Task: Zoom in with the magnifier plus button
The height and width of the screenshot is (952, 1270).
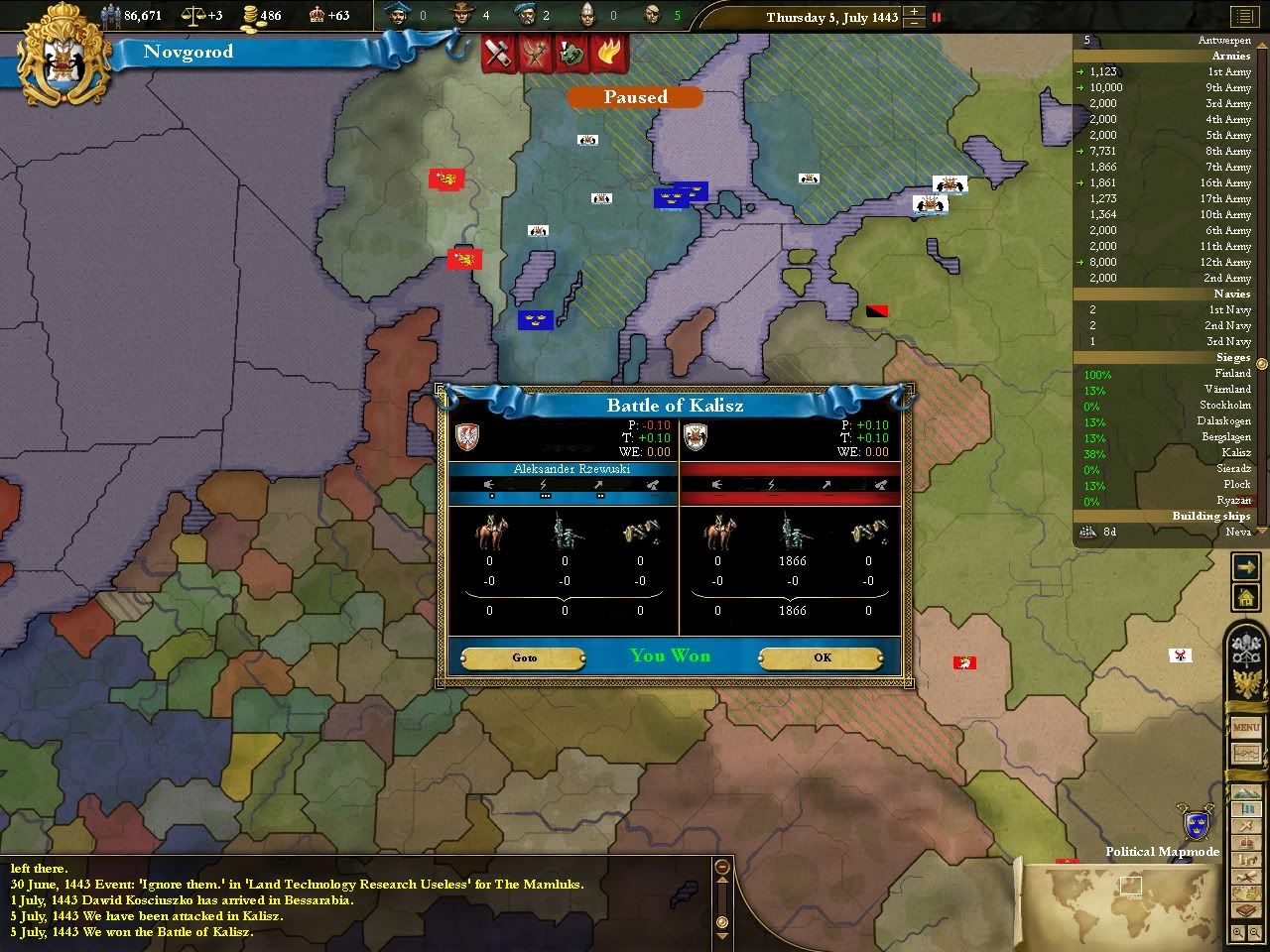Action: tap(1239, 933)
